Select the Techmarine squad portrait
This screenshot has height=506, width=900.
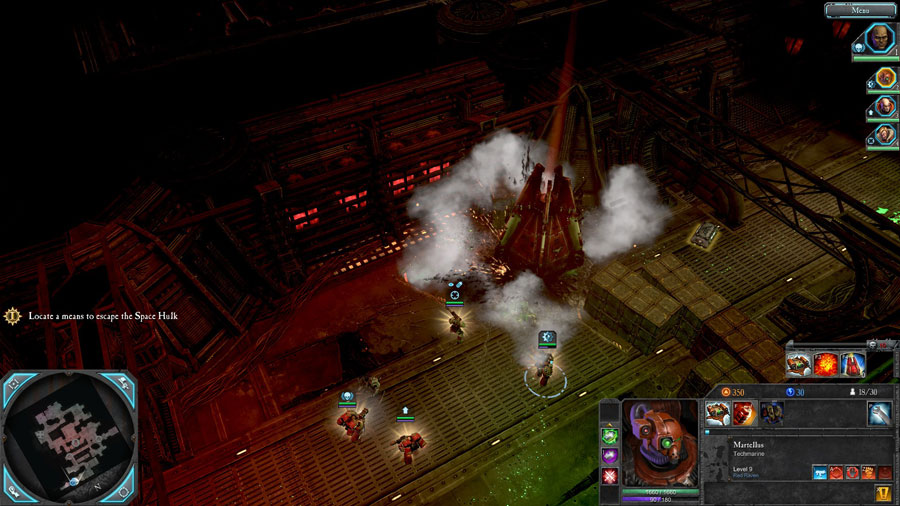[885, 78]
